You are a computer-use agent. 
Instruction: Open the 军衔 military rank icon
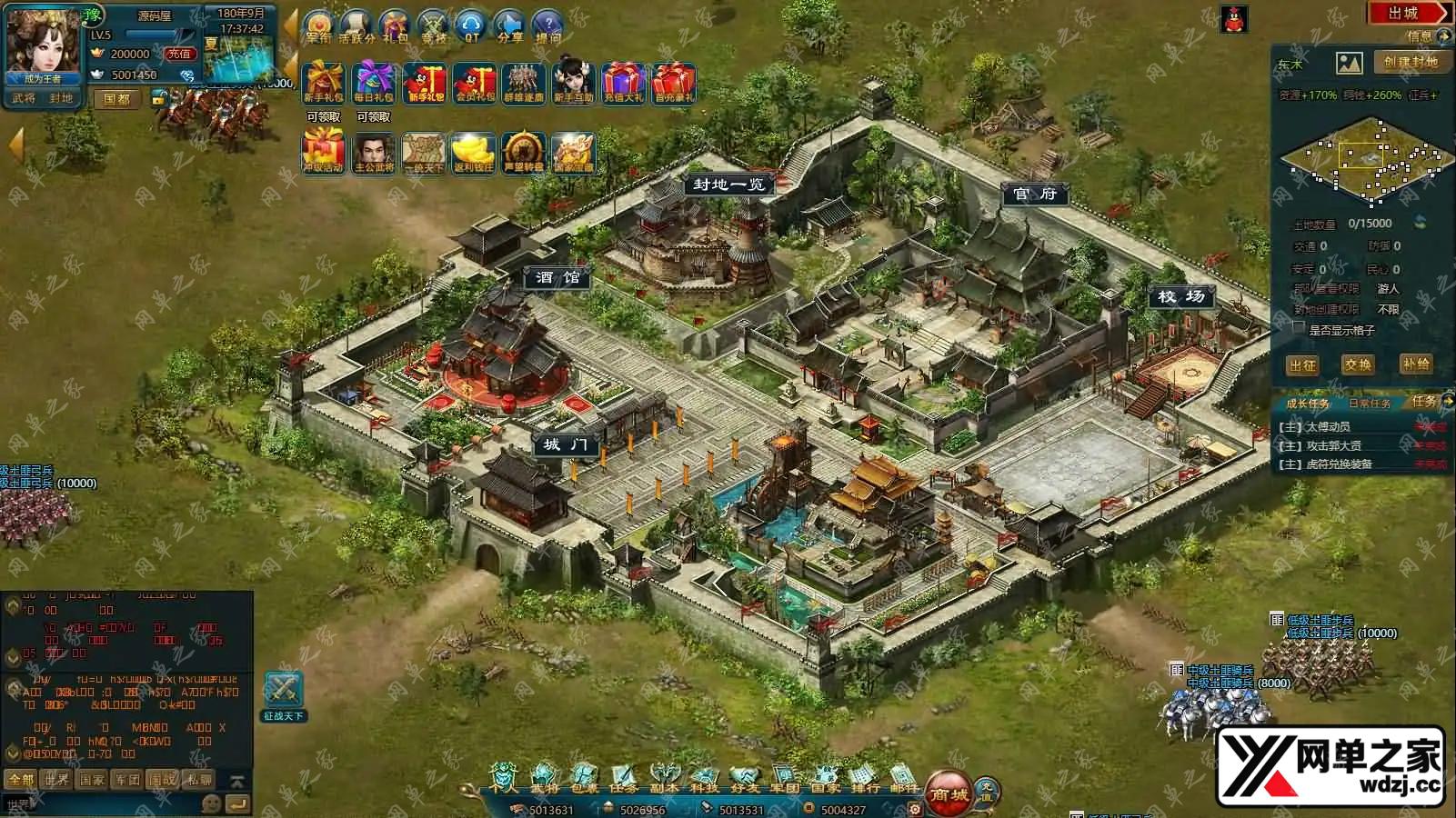318,26
